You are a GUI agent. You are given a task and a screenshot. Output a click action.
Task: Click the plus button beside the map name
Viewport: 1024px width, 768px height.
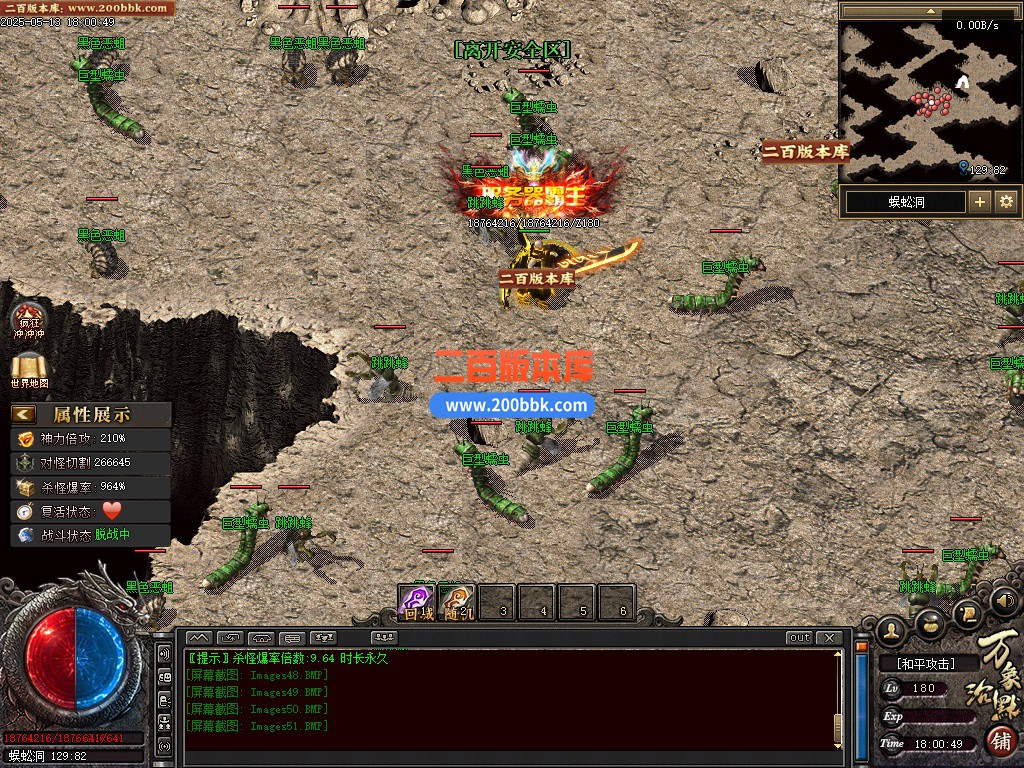pyautogui.click(x=980, y=202)
